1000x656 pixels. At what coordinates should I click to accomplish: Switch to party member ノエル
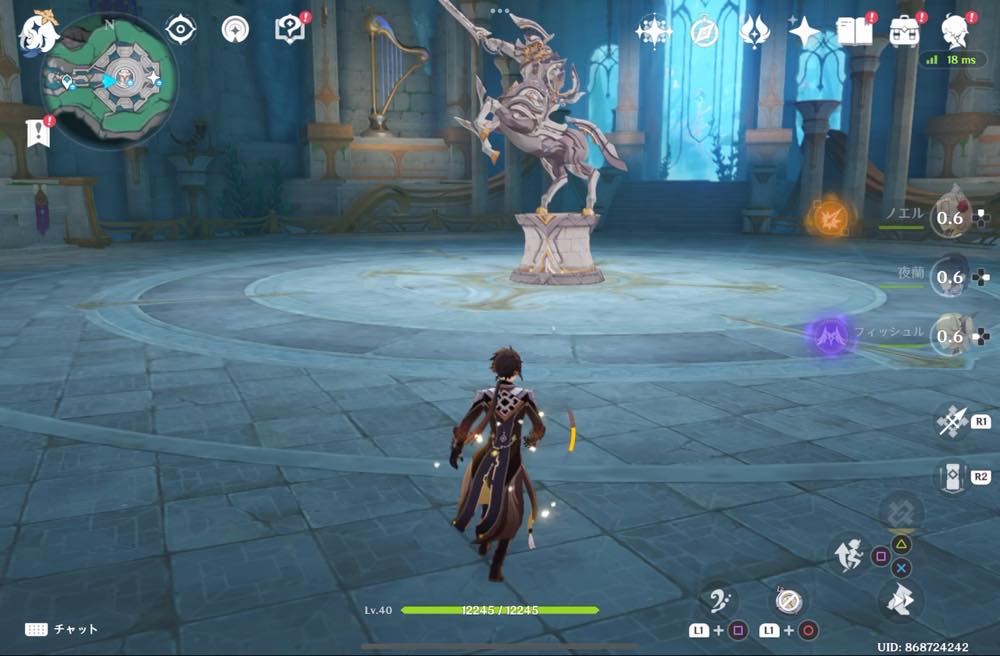pyautogui.click(x=950, y=217)
